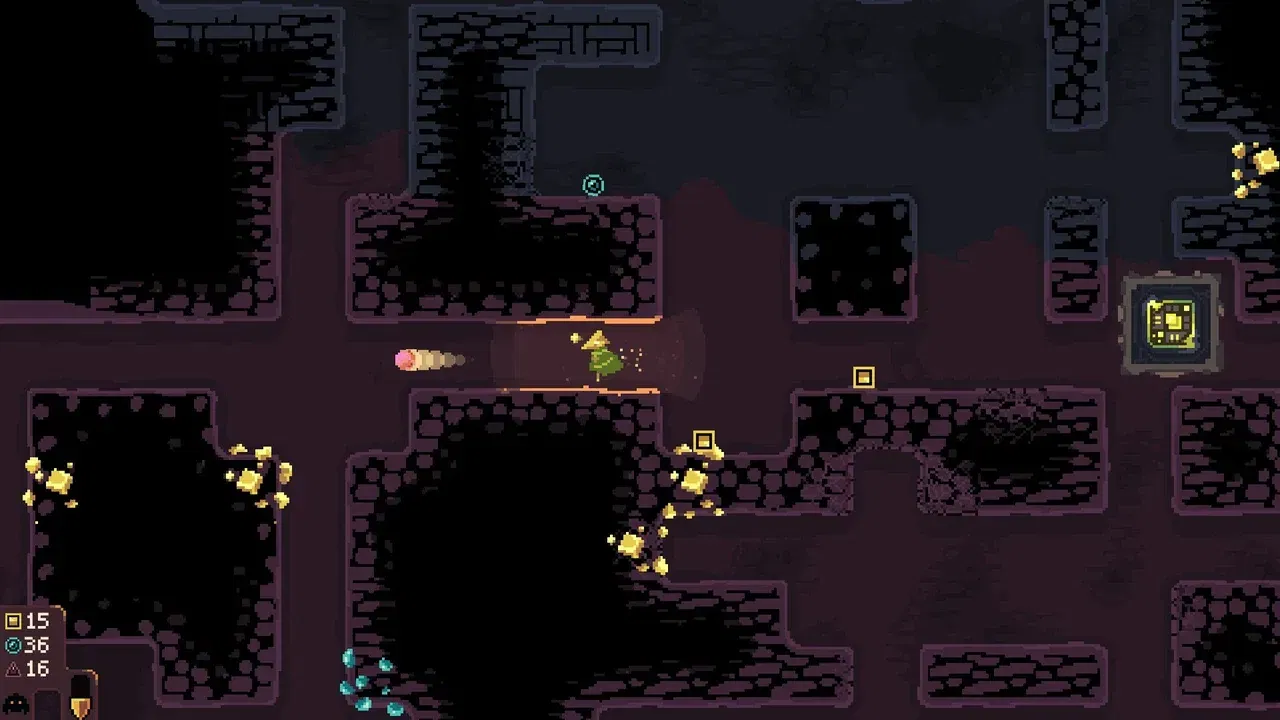Select the glowing circuit gadget embedded in the wall
The image size is (1280, 720).
(1171, 320)
